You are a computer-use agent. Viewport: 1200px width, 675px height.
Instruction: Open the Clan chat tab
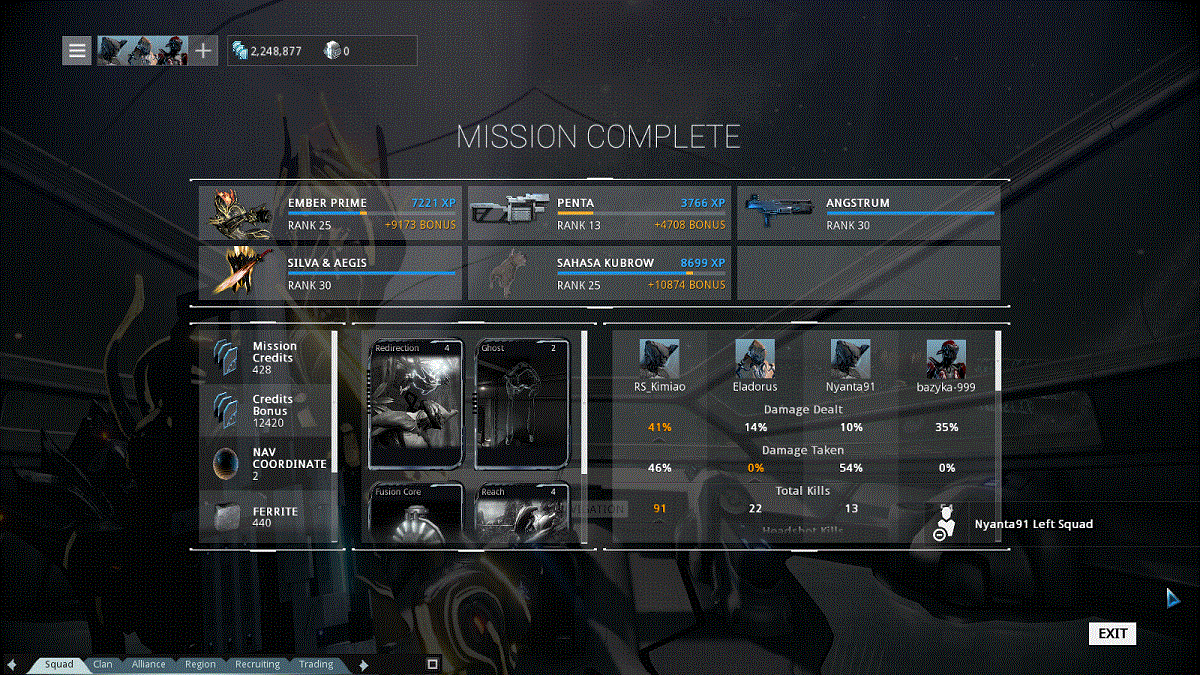(x=103, y=664)
